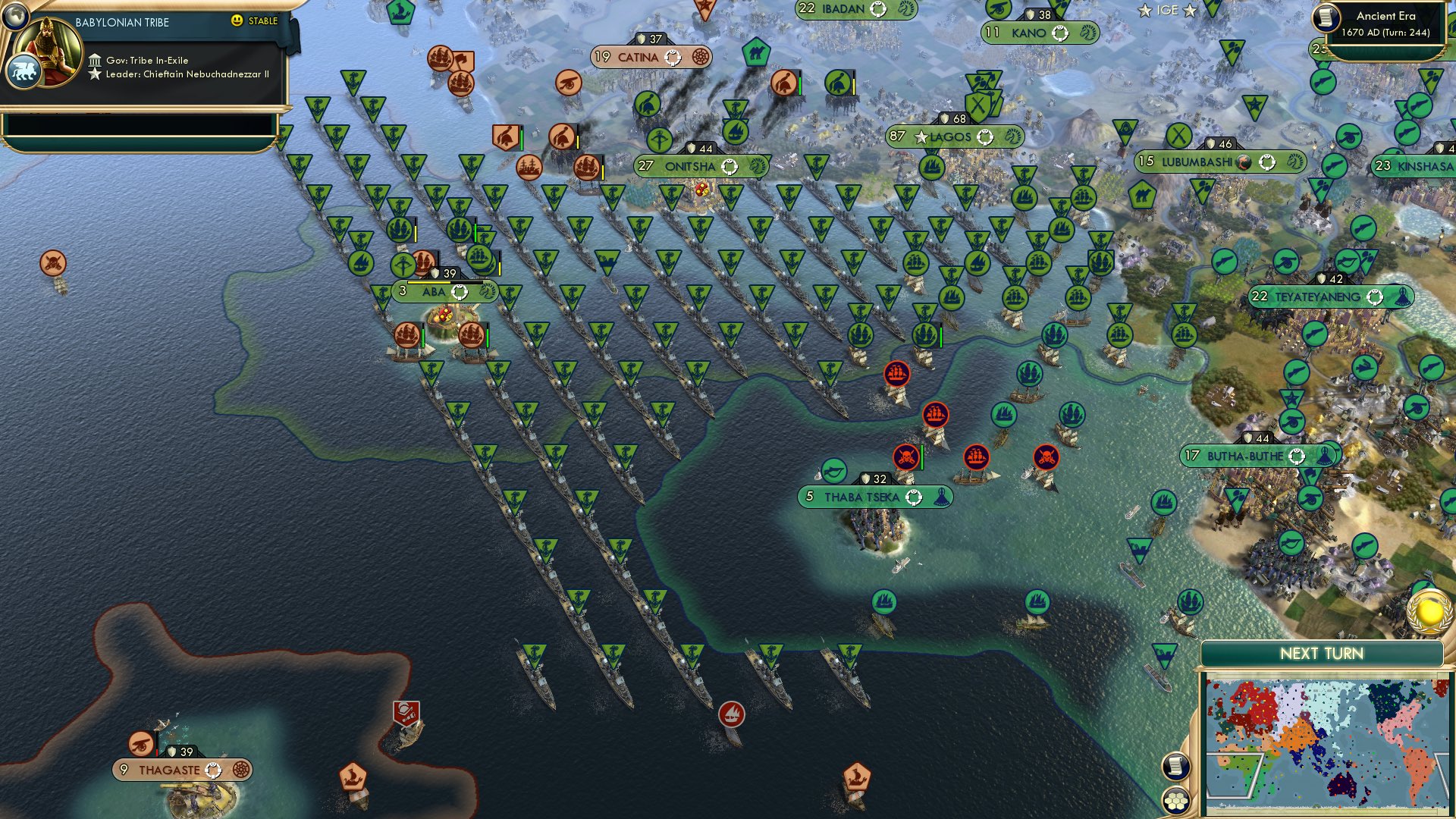Viewport: 1456px width, 819px height.
Task: Select the winged lion civilization crest icon
Action: 24,71
